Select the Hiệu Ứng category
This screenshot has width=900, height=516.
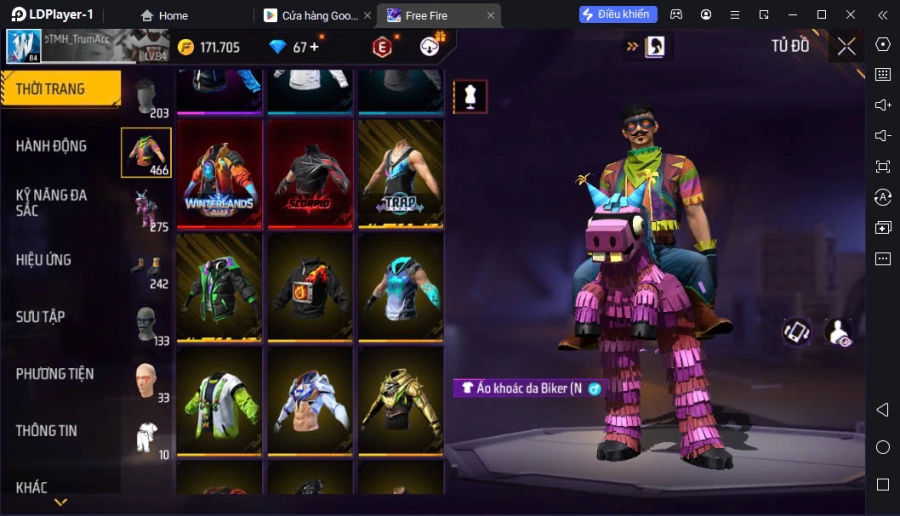click(44, 260)
